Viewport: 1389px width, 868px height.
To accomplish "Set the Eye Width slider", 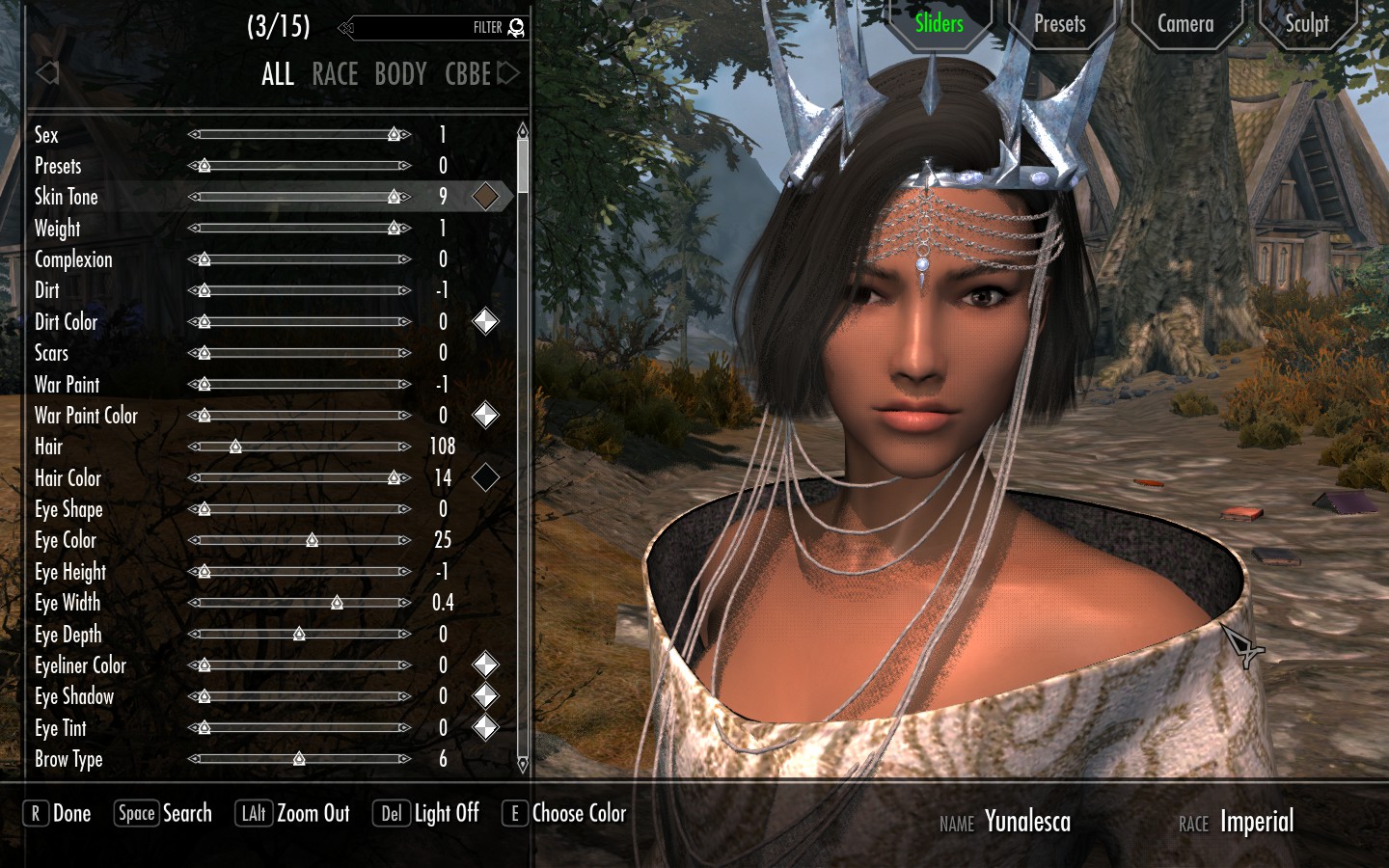I will pos(299,603).
